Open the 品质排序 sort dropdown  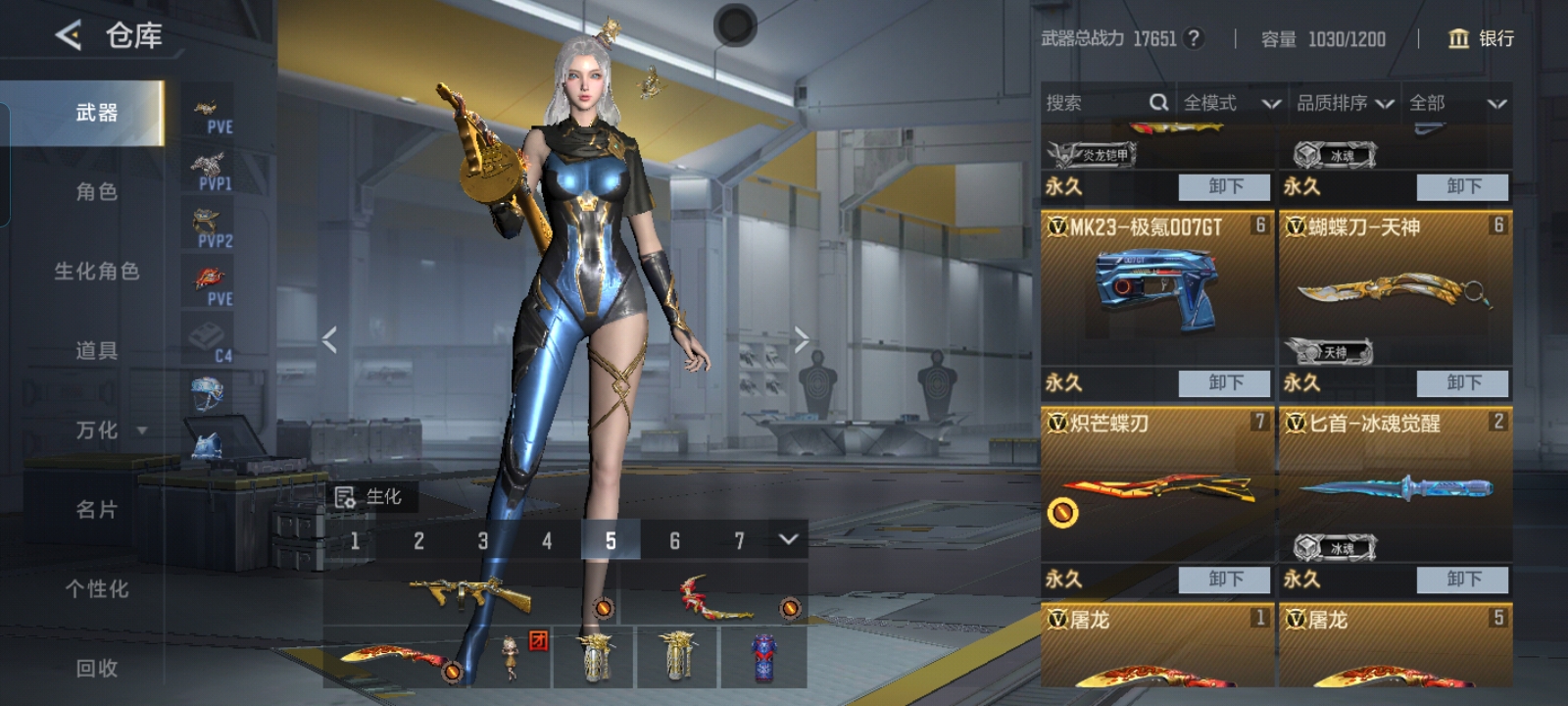pyautogui.click(x=1344, y=103)
